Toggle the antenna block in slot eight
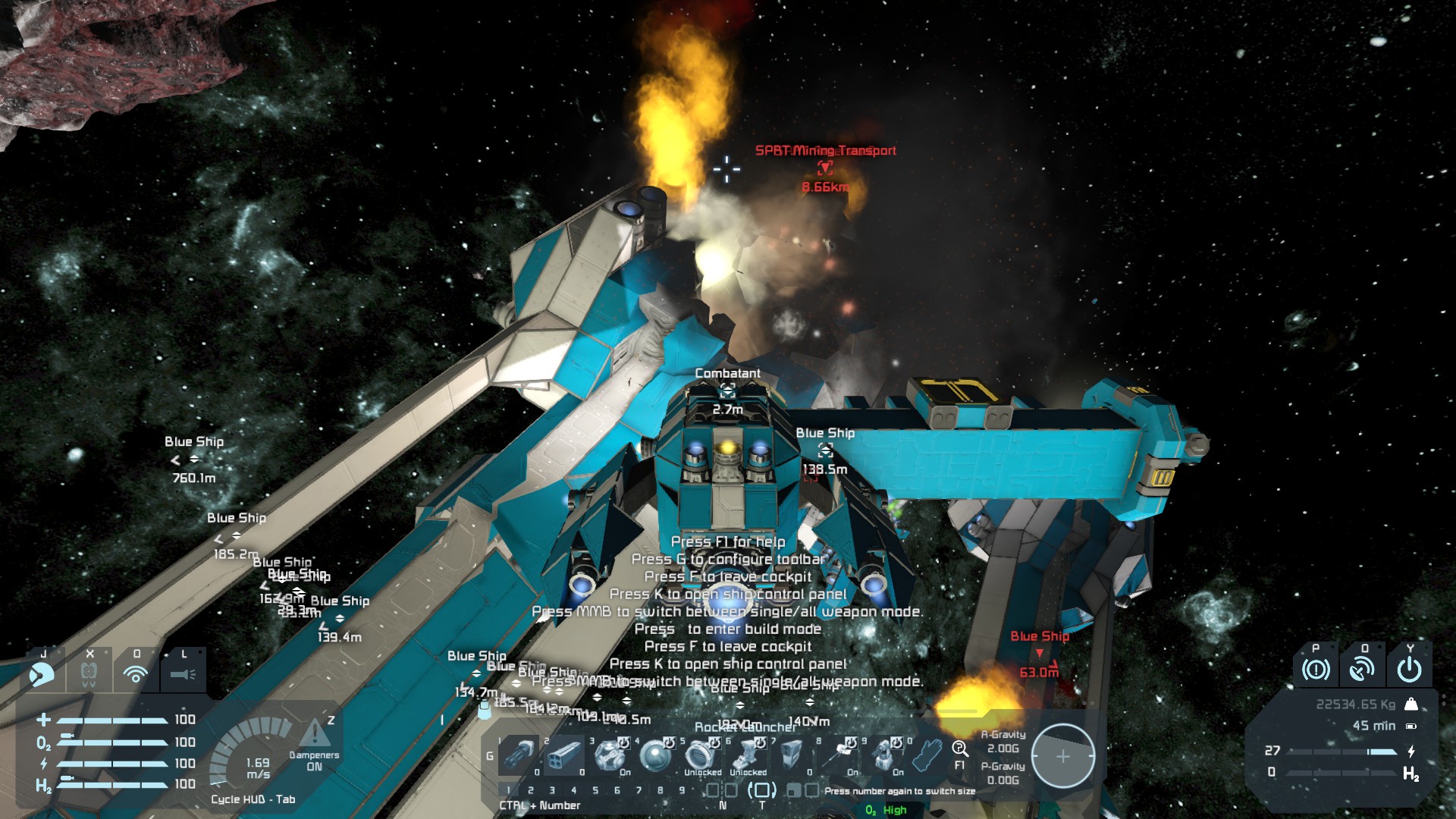Image resolution: width=1456 pixels, height=819 pixels. pos(836,756)
